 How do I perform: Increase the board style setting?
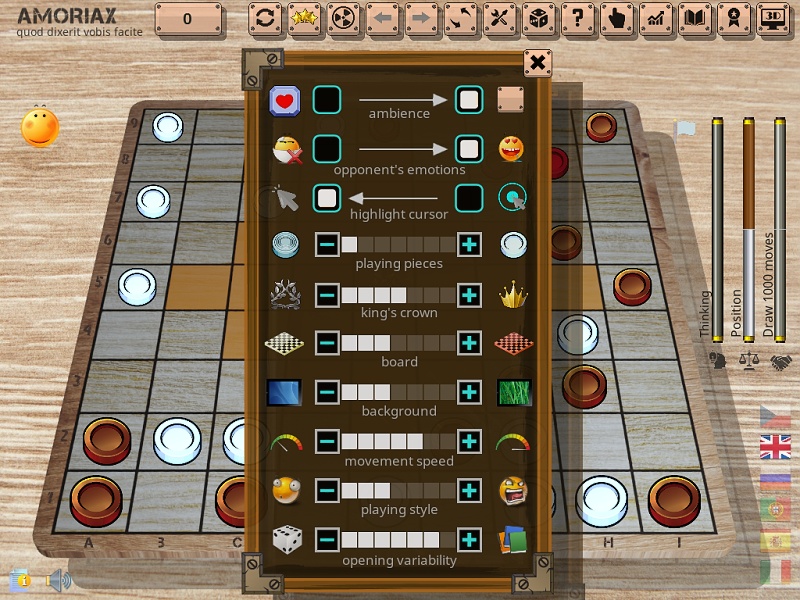tap(469, 343)
